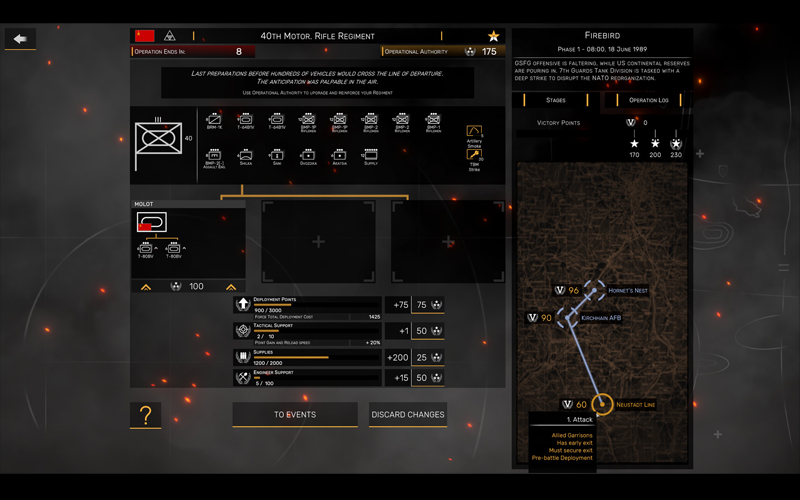Open the question mark help
This screenshot has height=500, width=800.
coord(145,415)
